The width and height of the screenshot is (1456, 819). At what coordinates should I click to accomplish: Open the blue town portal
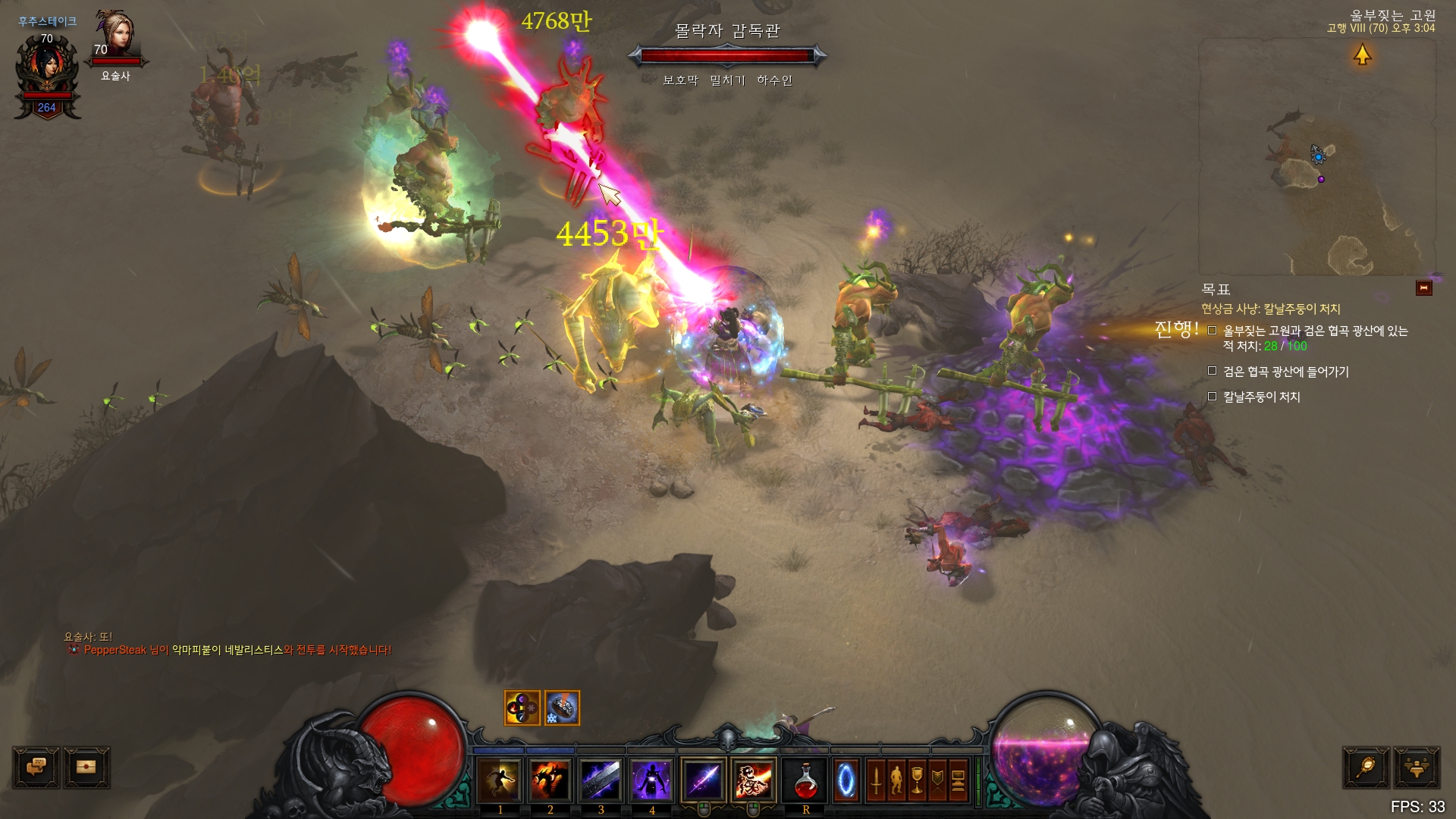click(x=846, y=780)
